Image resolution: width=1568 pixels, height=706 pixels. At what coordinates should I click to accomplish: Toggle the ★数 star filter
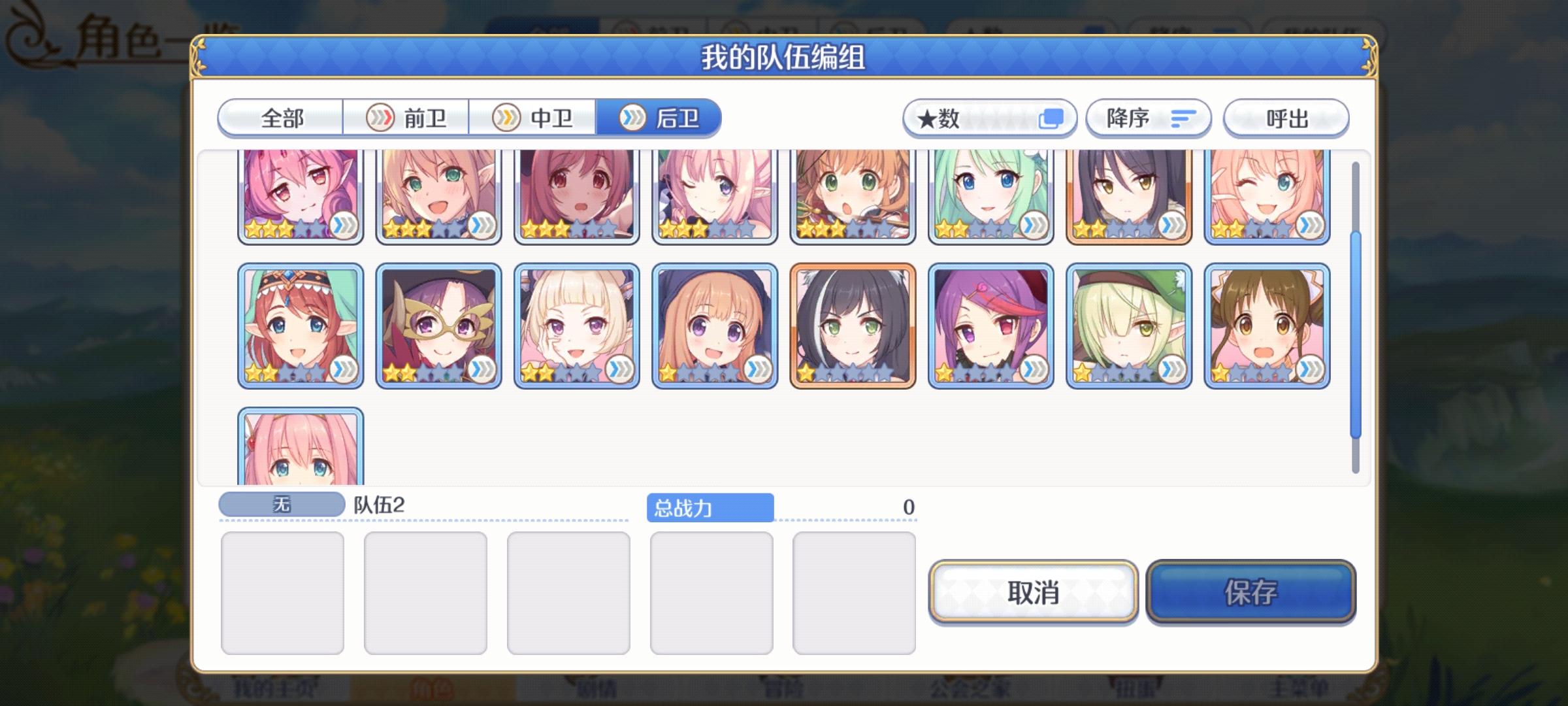[x=990, y=118]
